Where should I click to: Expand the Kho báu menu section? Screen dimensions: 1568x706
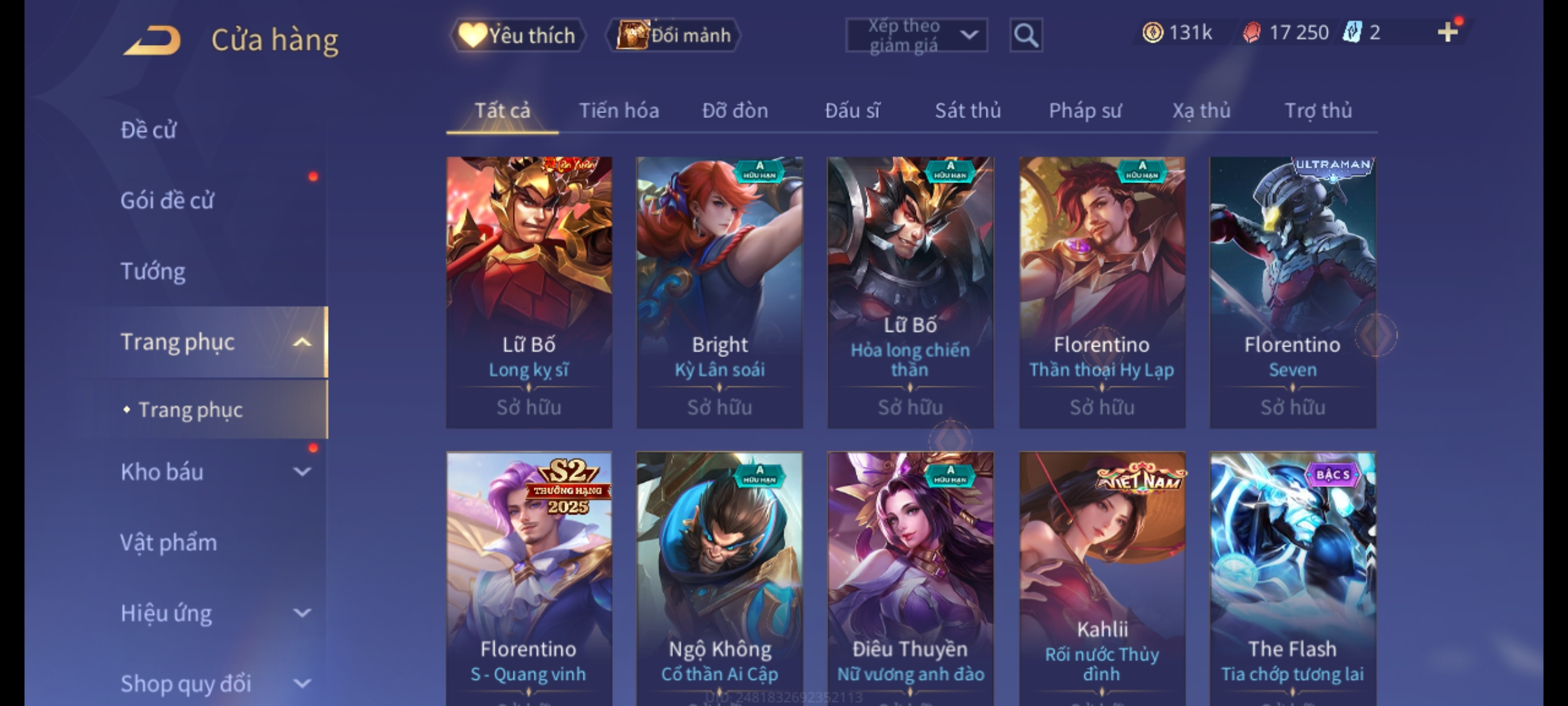tap(302, 472)
